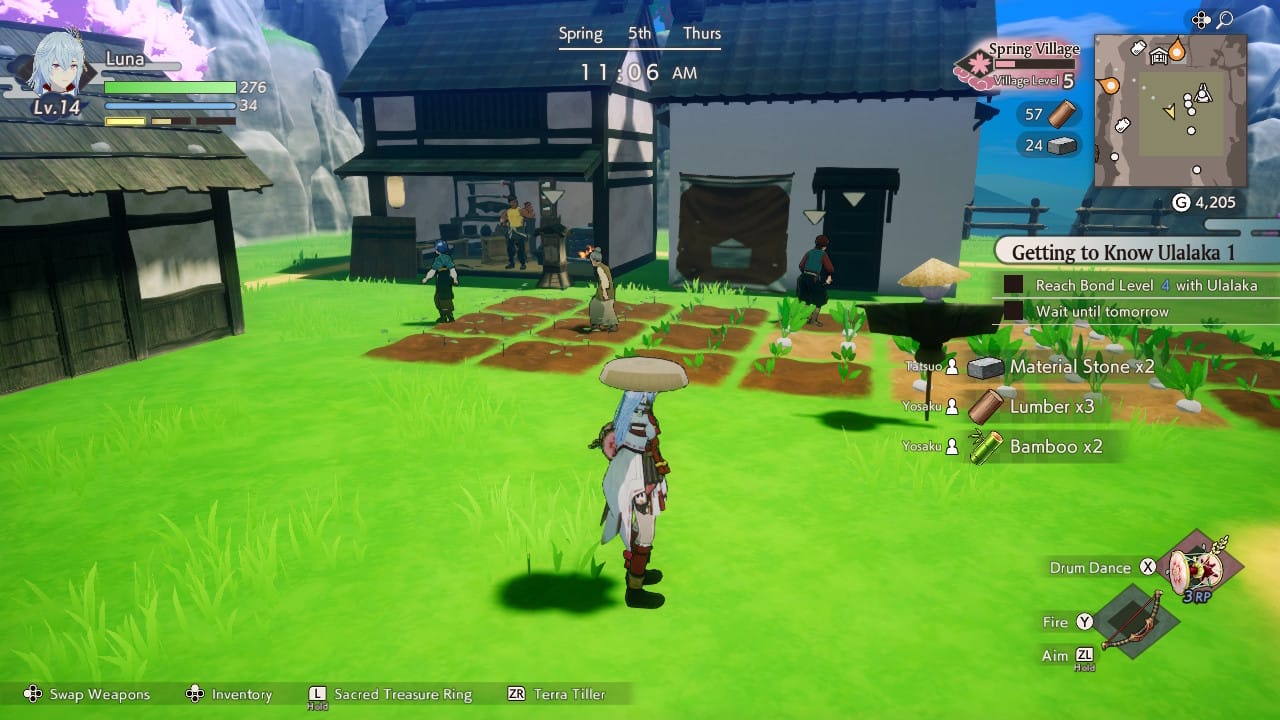This screenshot has height=720, width=1280.
Task: Select Luna's character portrait
Action: 58,67
